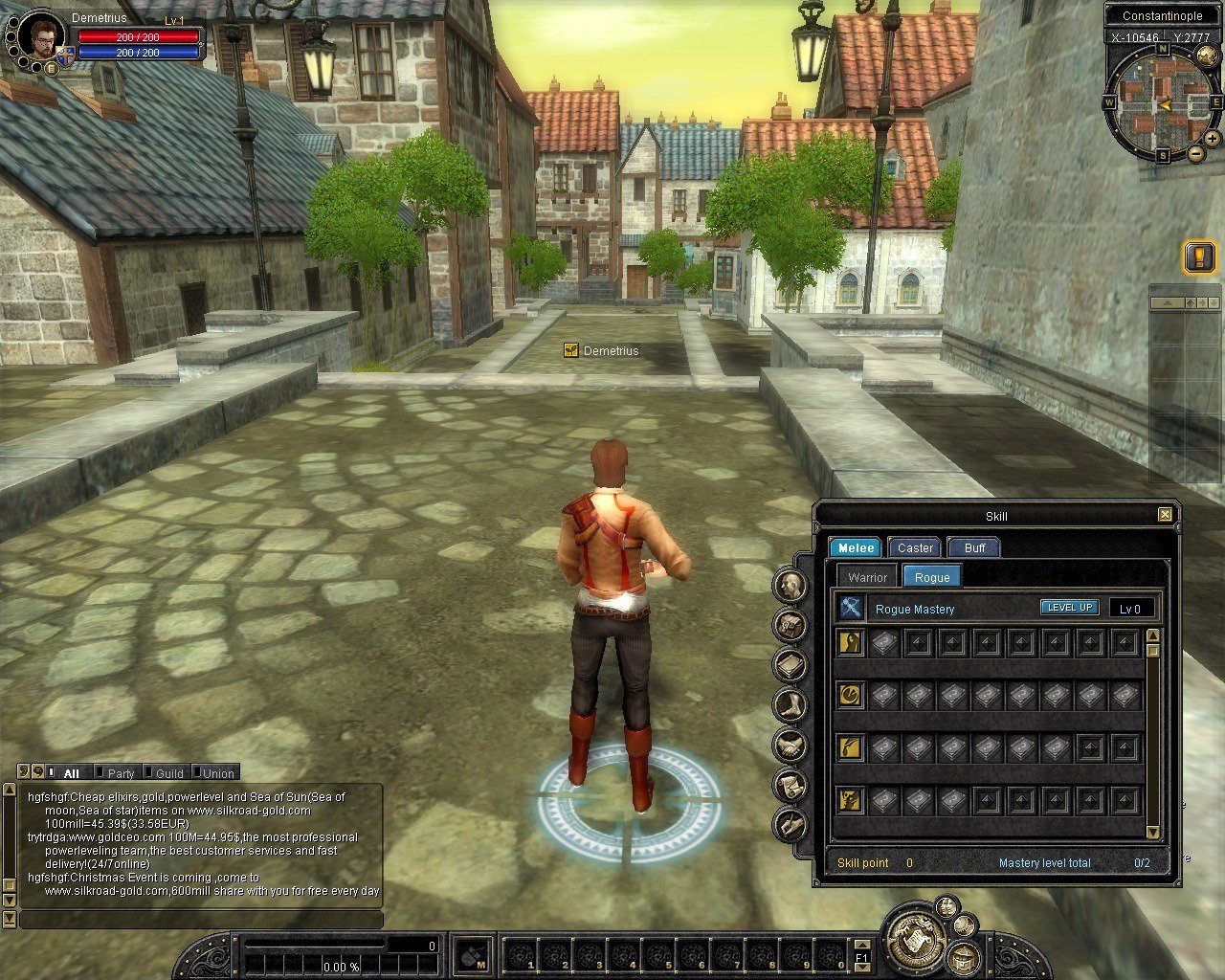
Task: Open the handshake side icon
Action: [791, 745]
